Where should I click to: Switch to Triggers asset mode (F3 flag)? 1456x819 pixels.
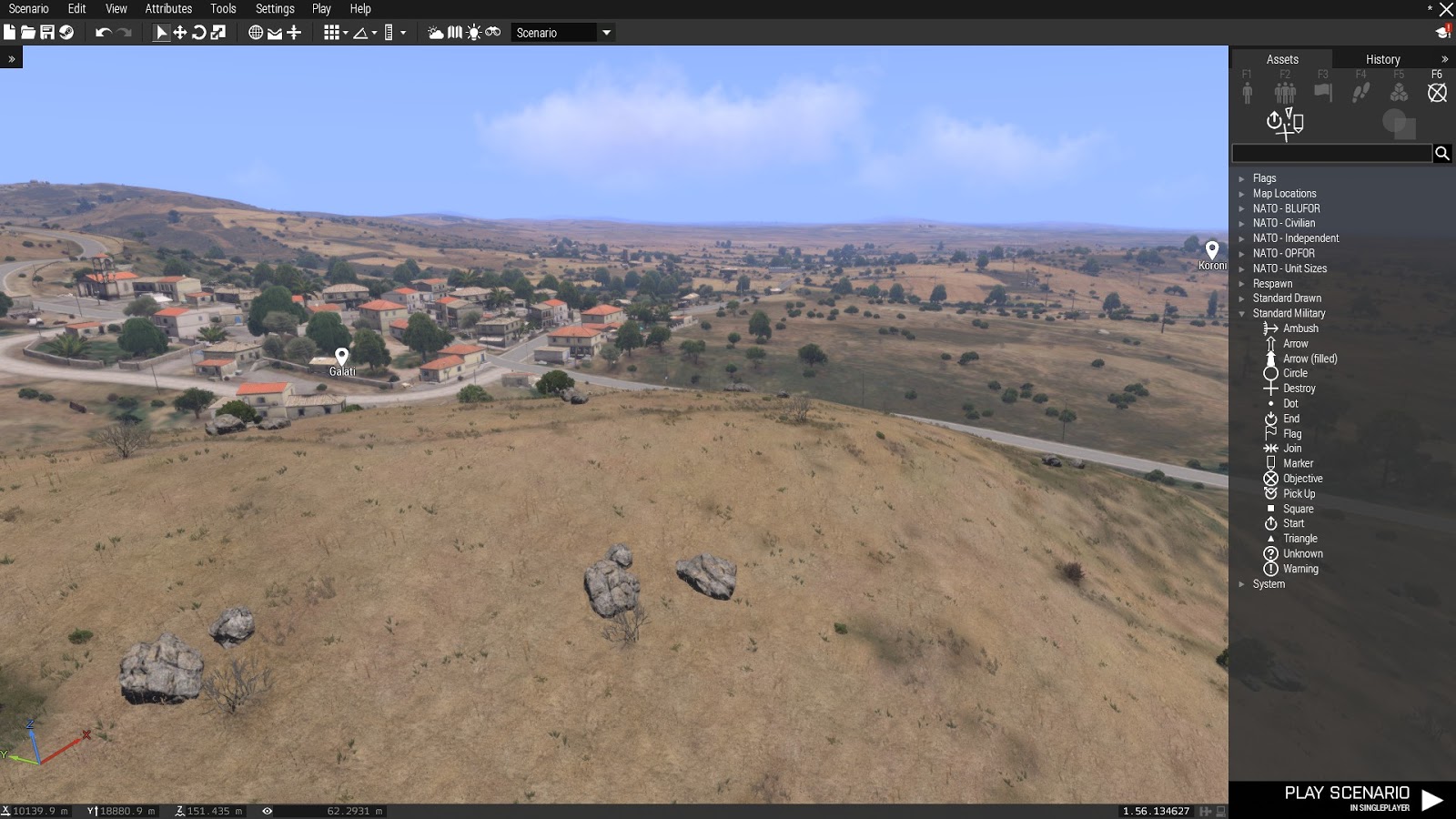[1322, 91]
